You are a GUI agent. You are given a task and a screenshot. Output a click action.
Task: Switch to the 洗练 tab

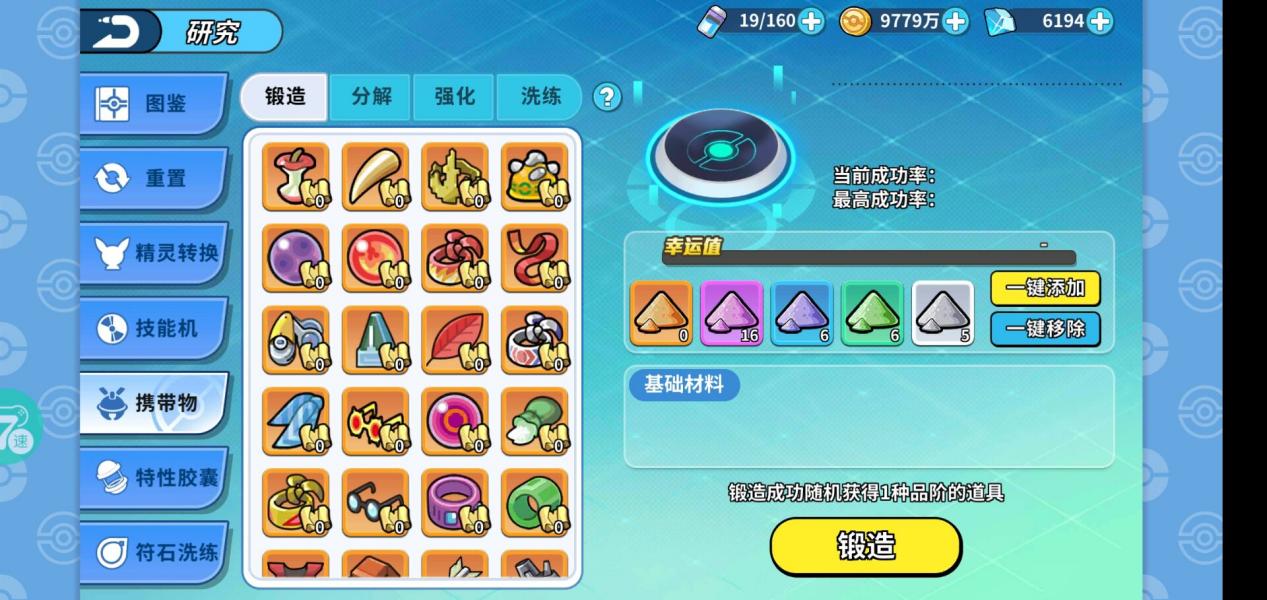[x=540, y=97]
